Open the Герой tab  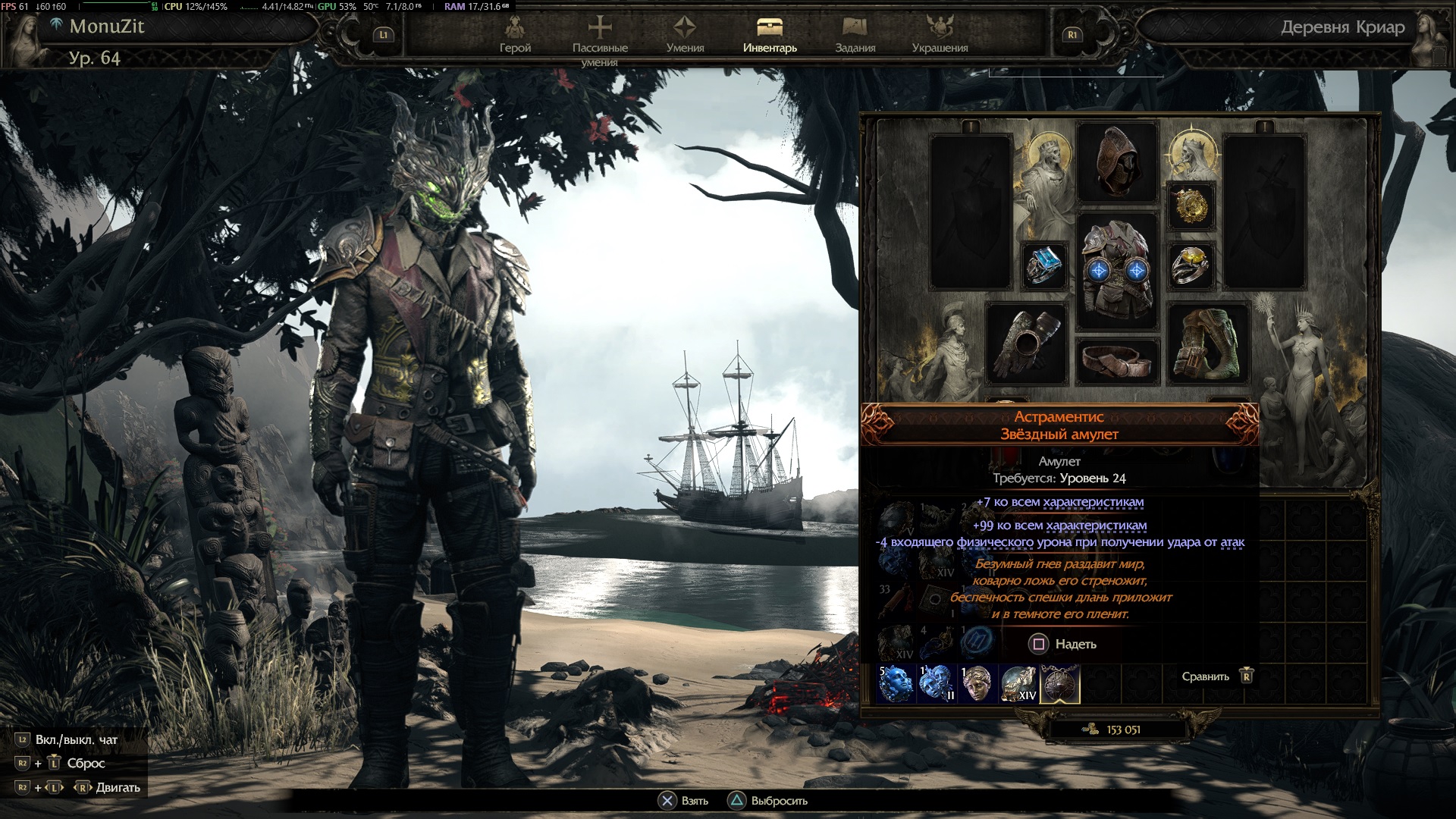tap(515, 36)
